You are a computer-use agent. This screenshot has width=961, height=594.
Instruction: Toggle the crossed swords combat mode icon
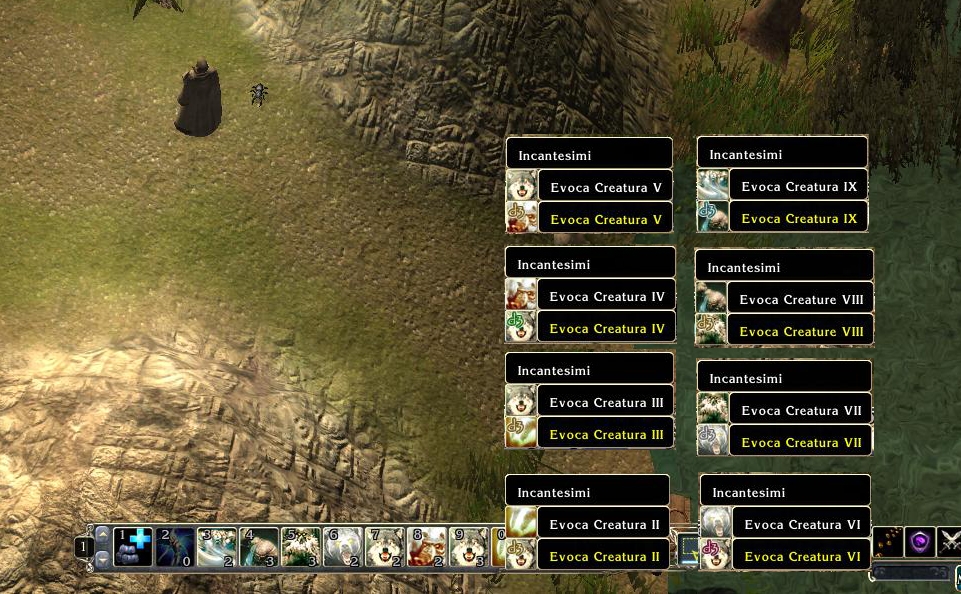coord(950,542)
